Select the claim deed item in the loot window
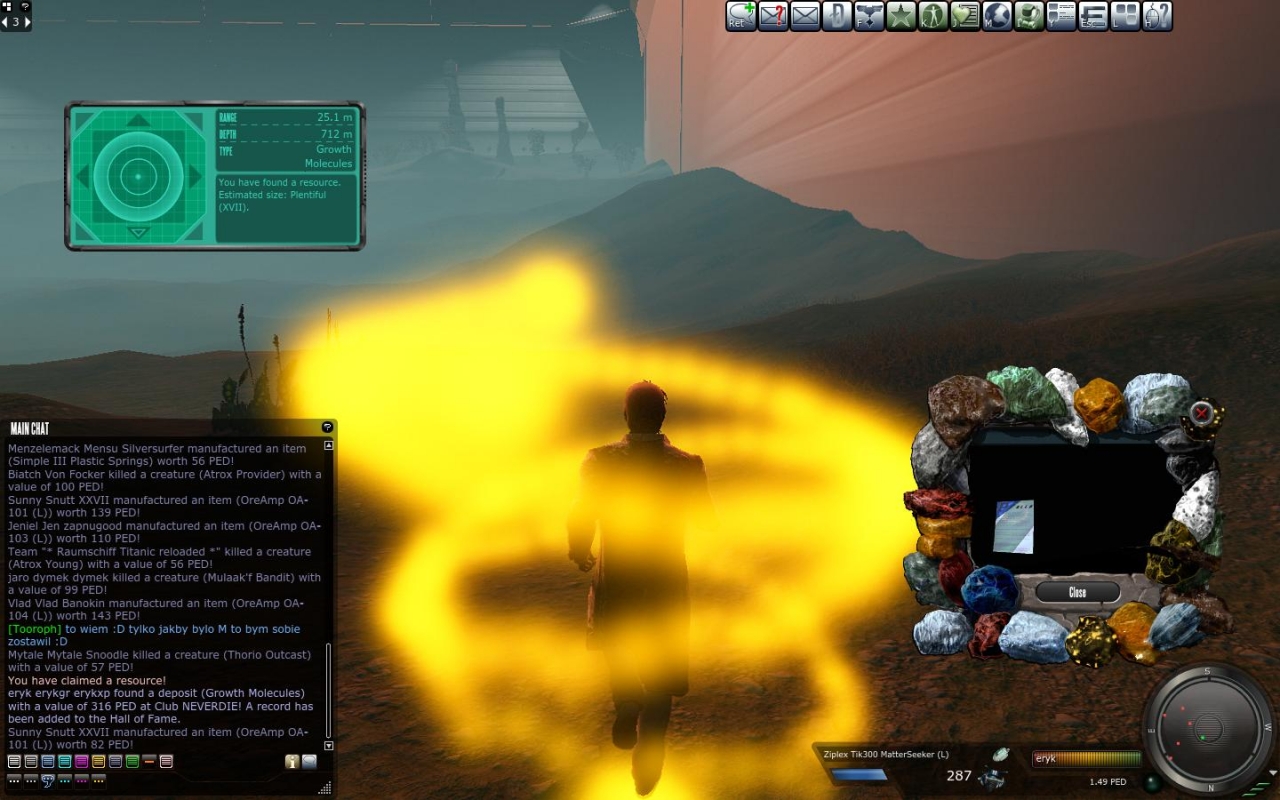The width and height of the screenshot is (1280, 800). pos(1013,526)
